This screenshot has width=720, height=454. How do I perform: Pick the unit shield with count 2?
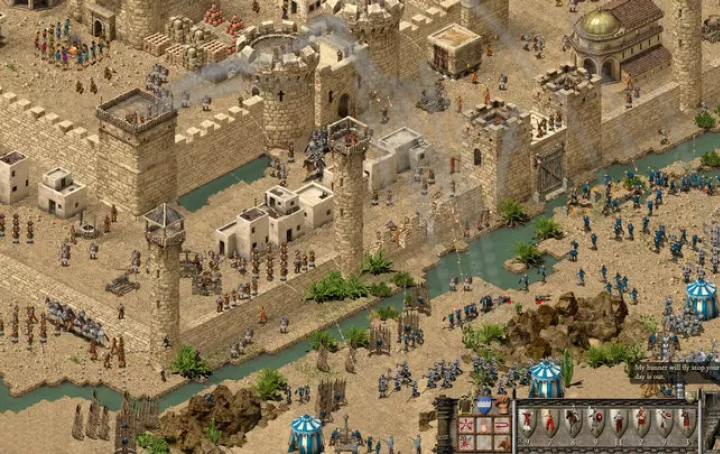pyautogui.click(x=642, y=422)
